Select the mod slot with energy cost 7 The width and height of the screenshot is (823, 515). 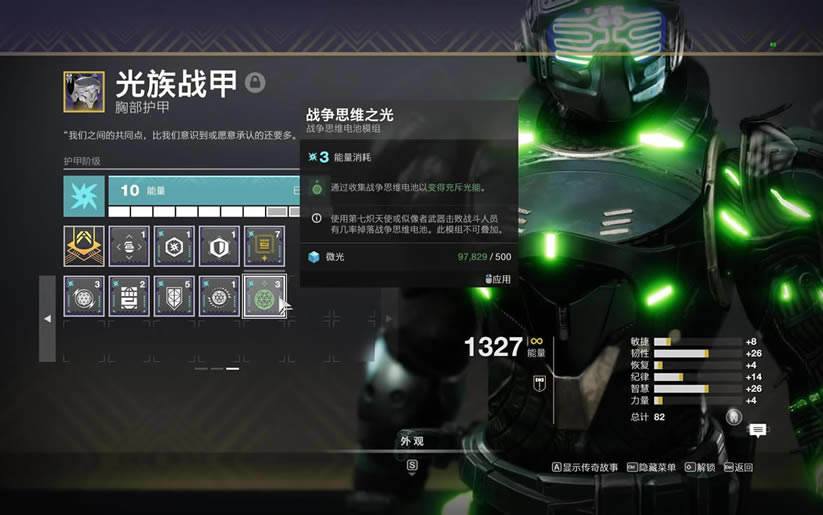pyautogui.click(x=264, y=246)
